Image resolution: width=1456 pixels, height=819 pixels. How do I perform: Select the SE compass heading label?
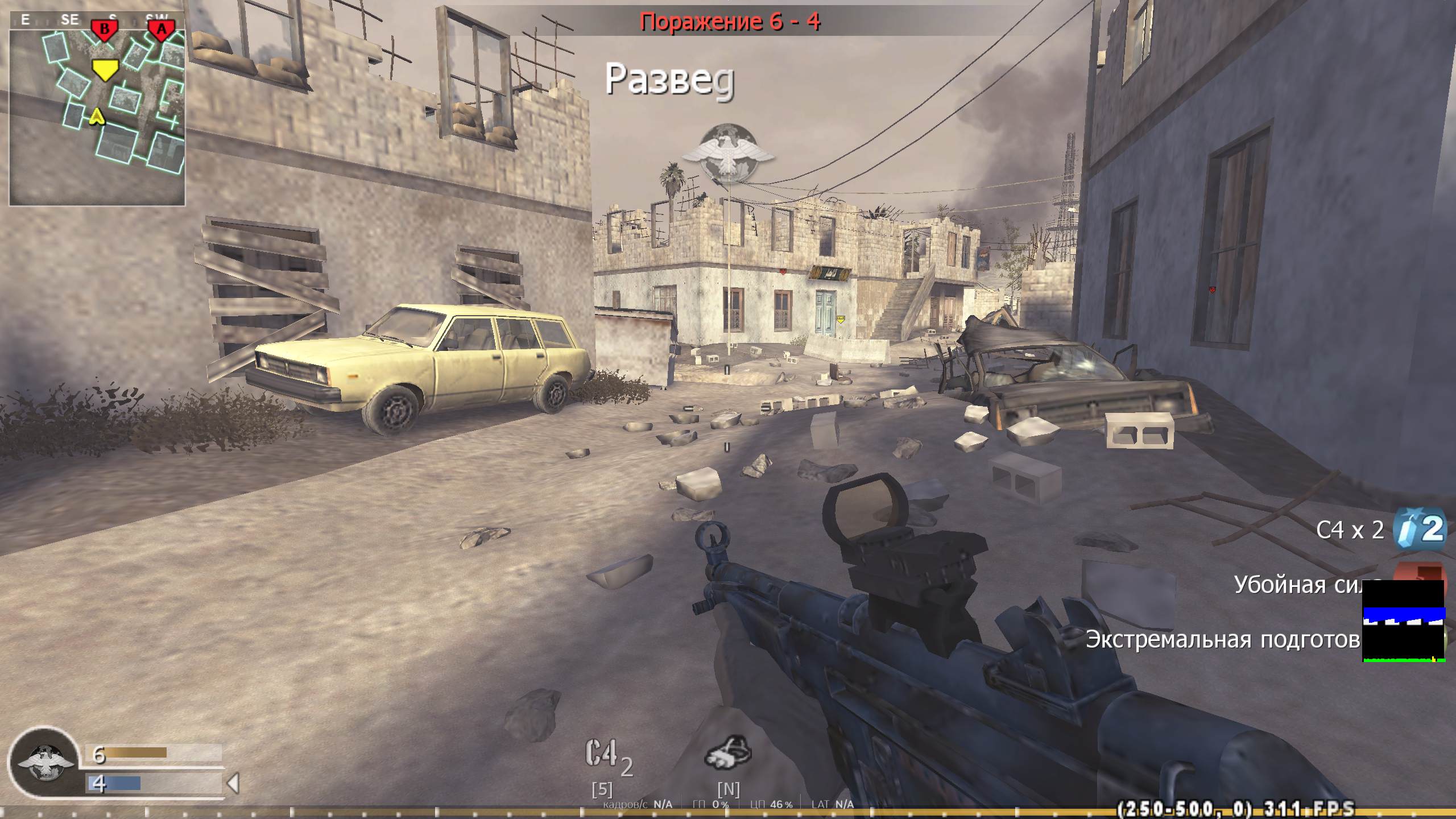coord(71,19)
